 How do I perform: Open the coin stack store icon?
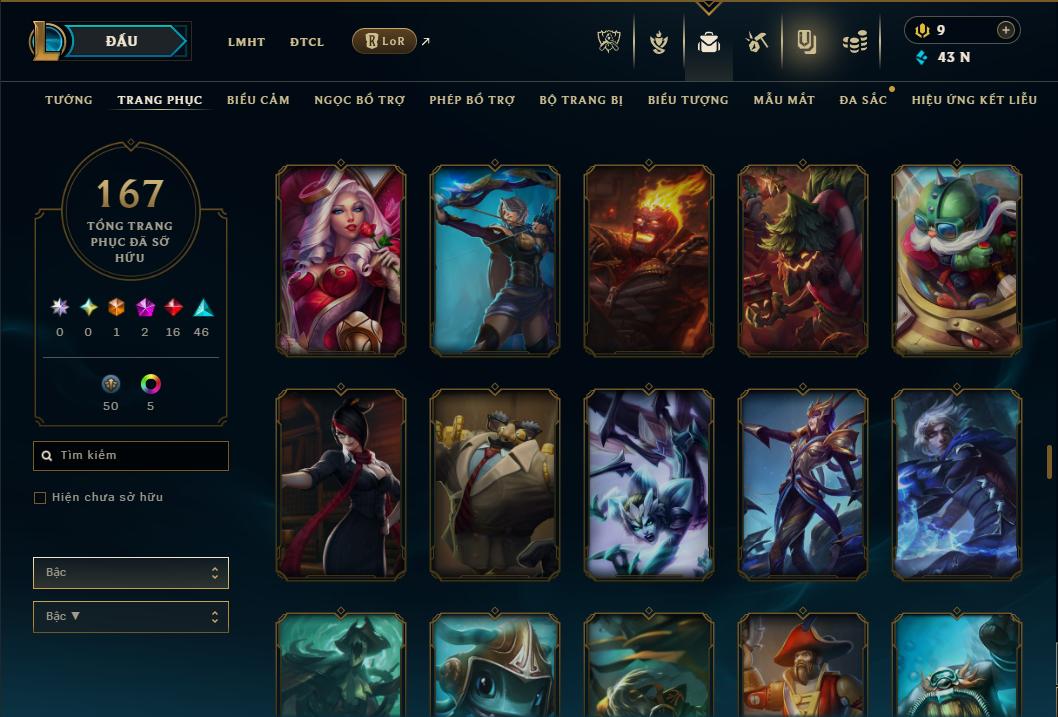pyautogui.click(x=854, y=42)
